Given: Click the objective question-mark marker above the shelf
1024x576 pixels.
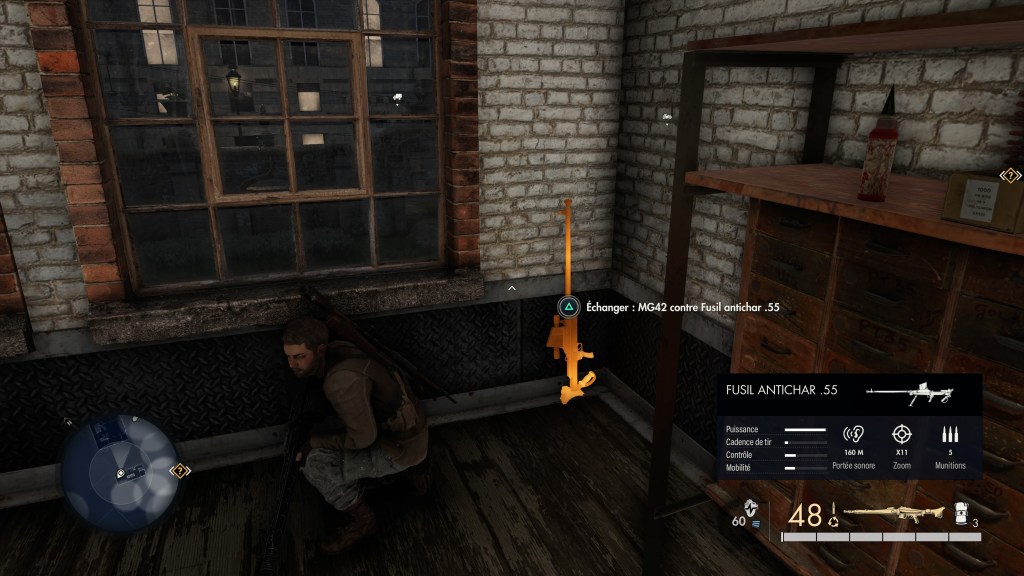Looking at the screenshot, I should coord(1010,176).
